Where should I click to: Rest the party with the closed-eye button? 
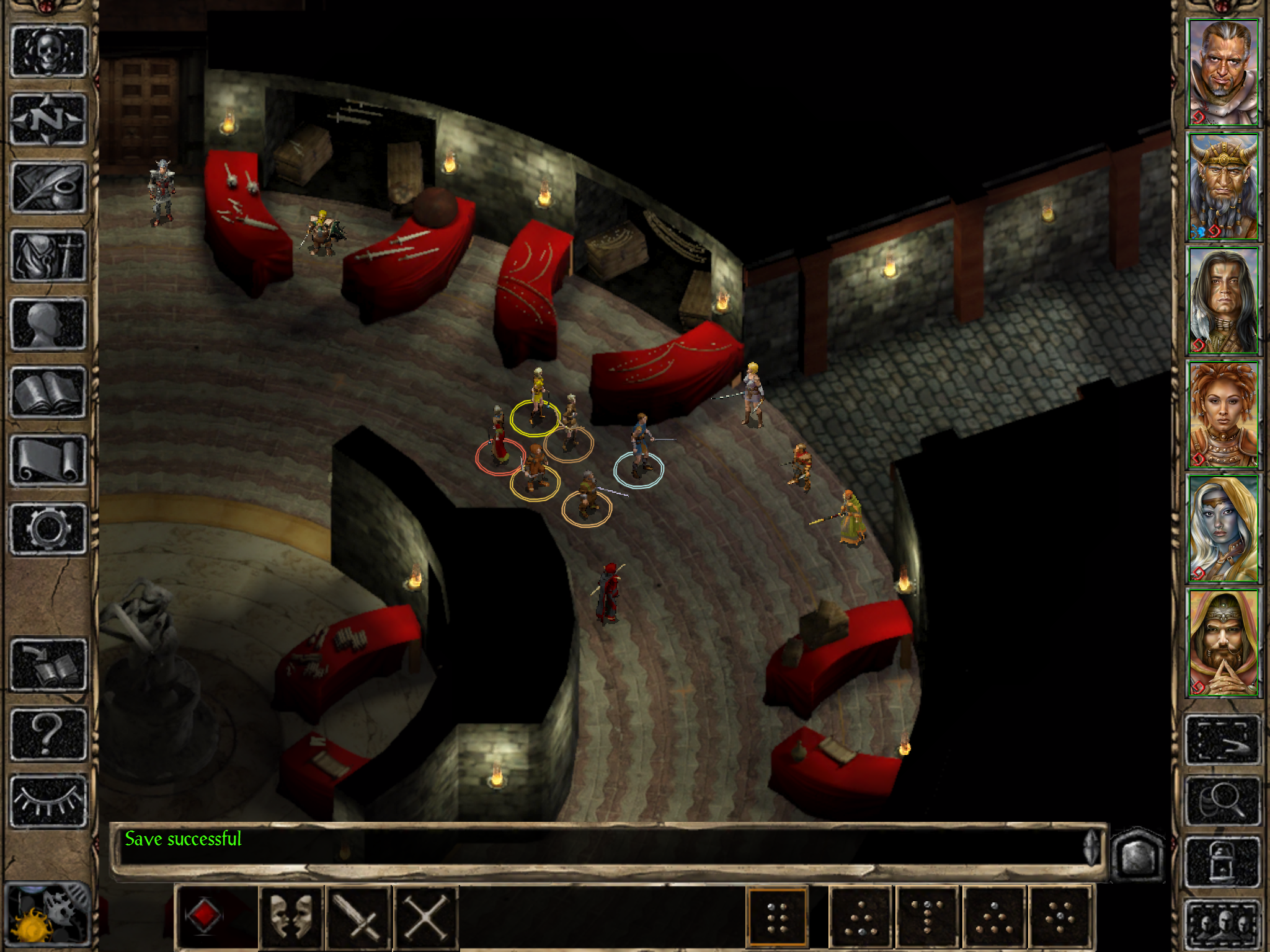pyautogui.click(x=48, y=801)
